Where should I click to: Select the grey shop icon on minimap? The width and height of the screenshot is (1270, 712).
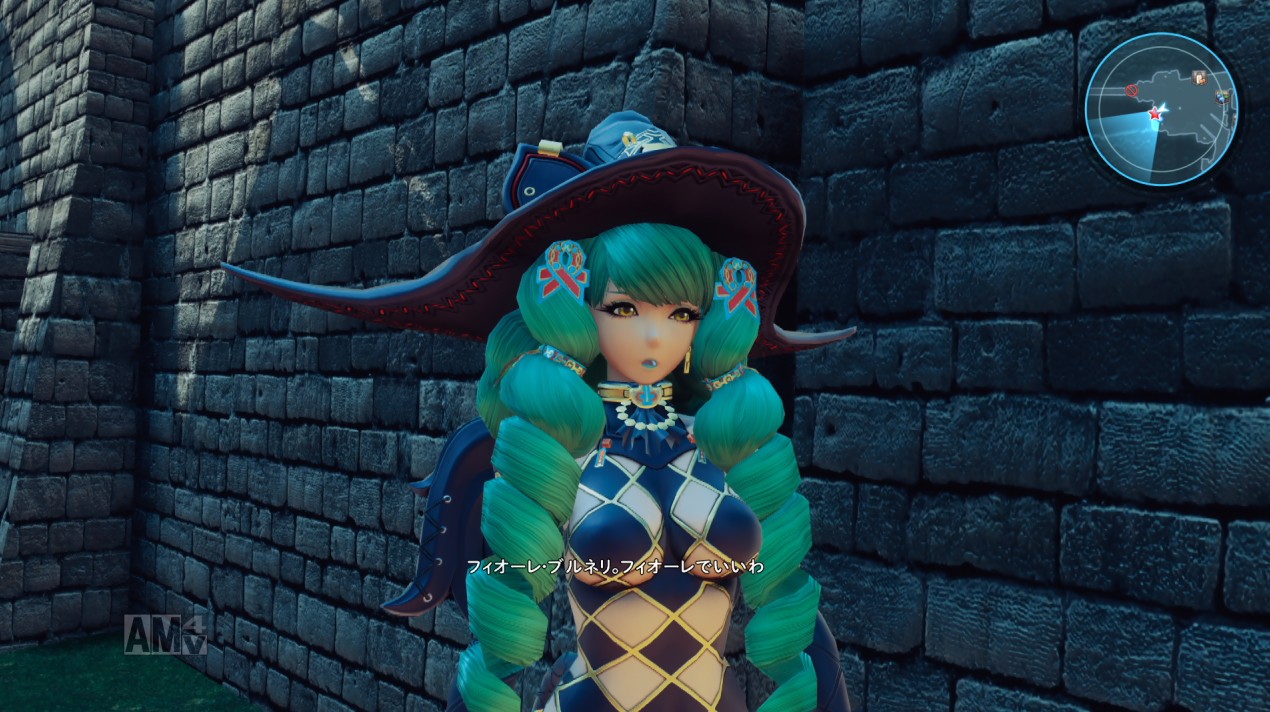pos(1199,77)
